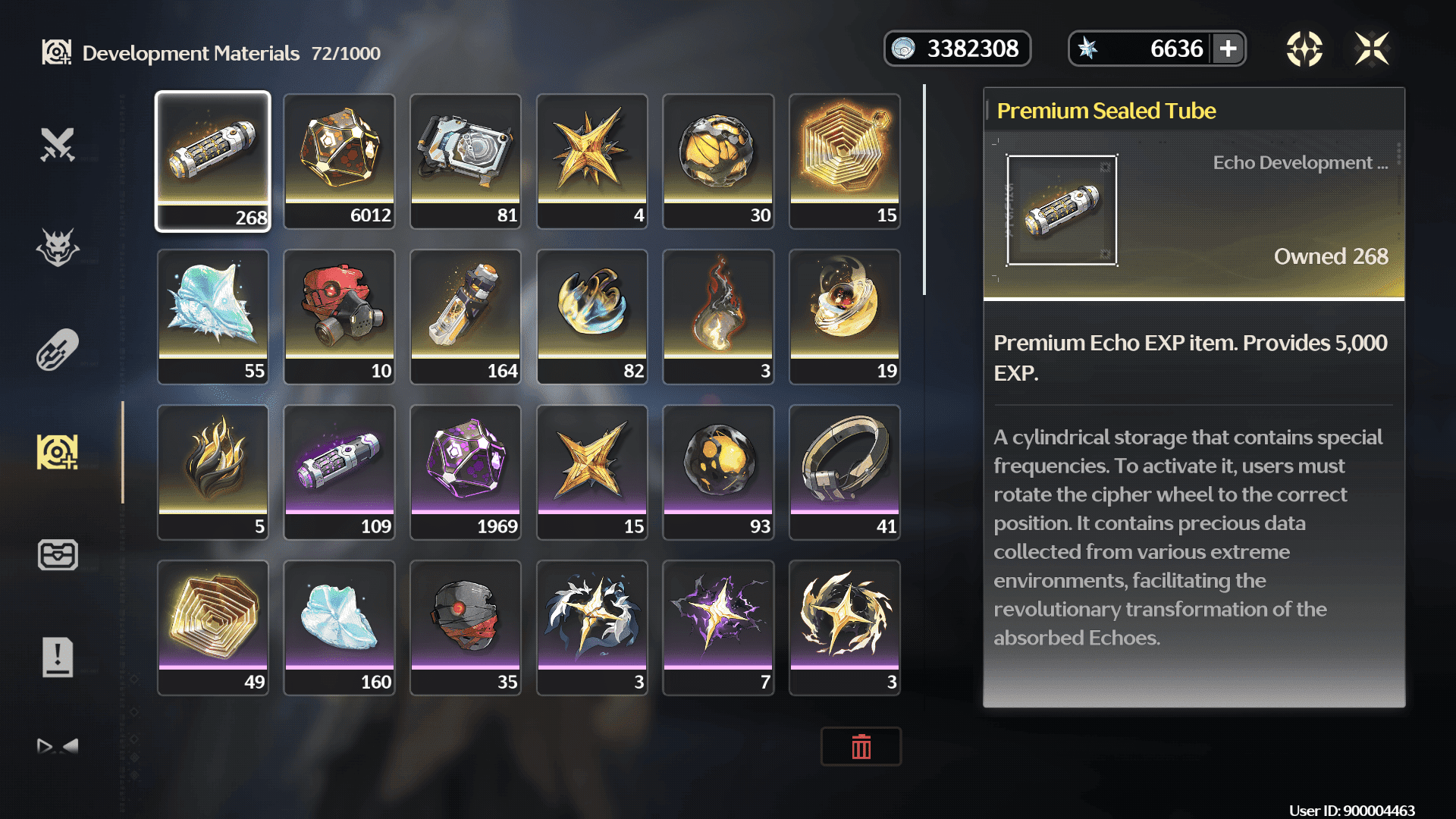1456x819 pixels.
Task: Select the gold hexagonal spiral item with 15
Action: click(845, 161)
